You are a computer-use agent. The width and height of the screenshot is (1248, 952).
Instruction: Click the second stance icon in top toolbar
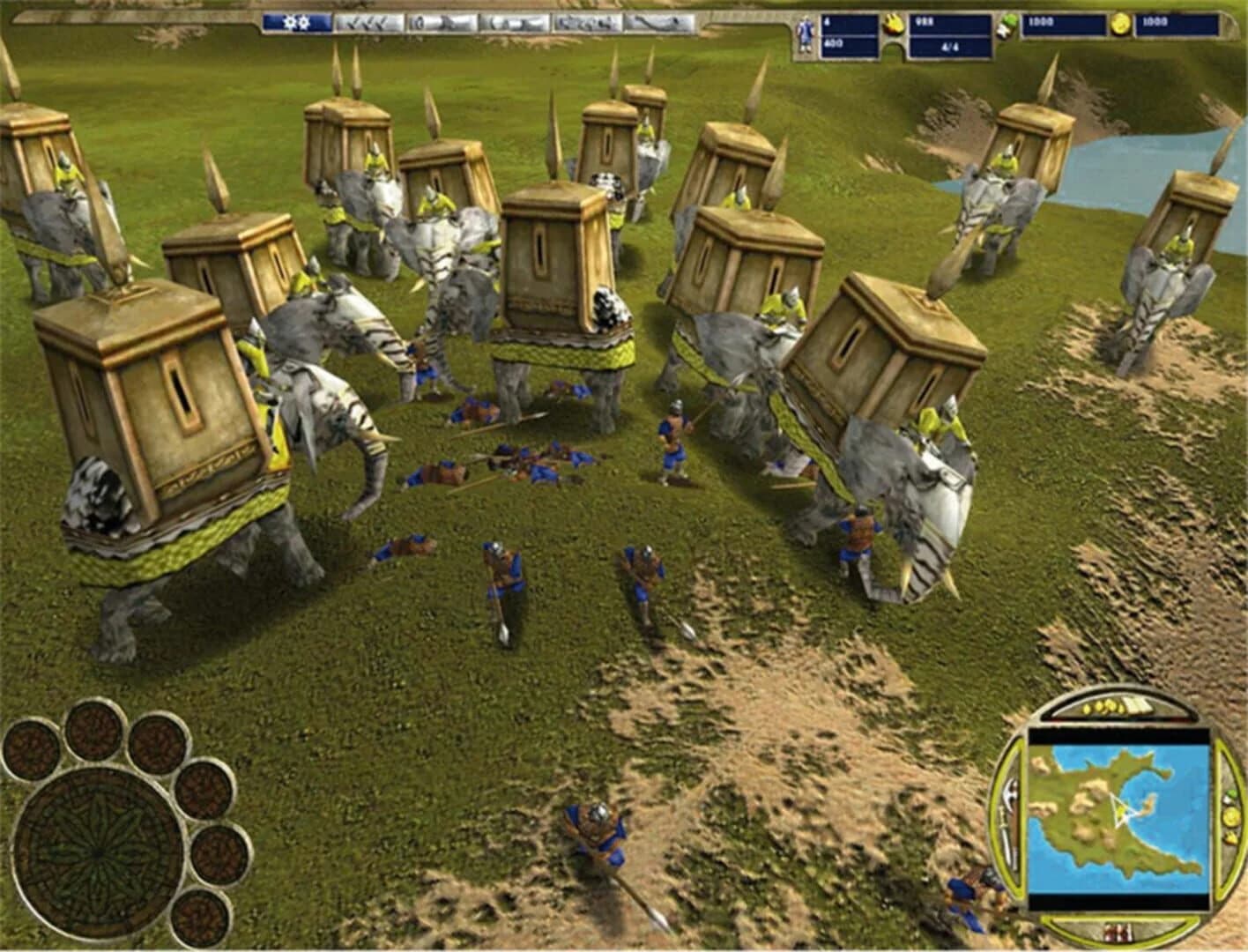[441, 23]
